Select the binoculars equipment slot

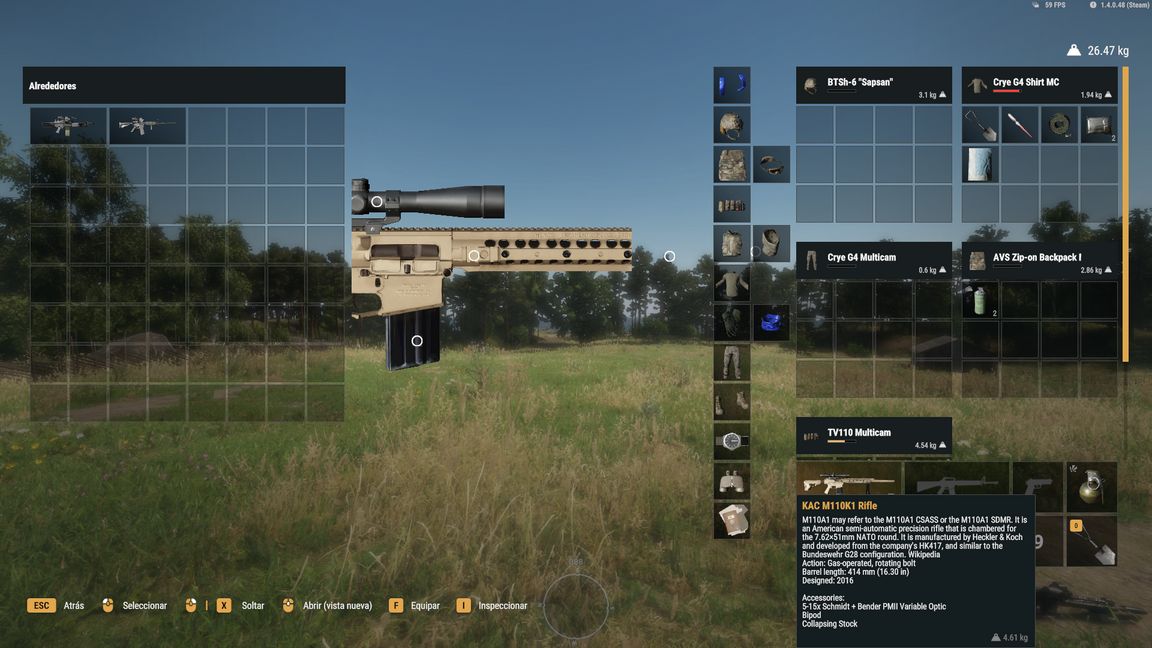(x=732, y=481)
